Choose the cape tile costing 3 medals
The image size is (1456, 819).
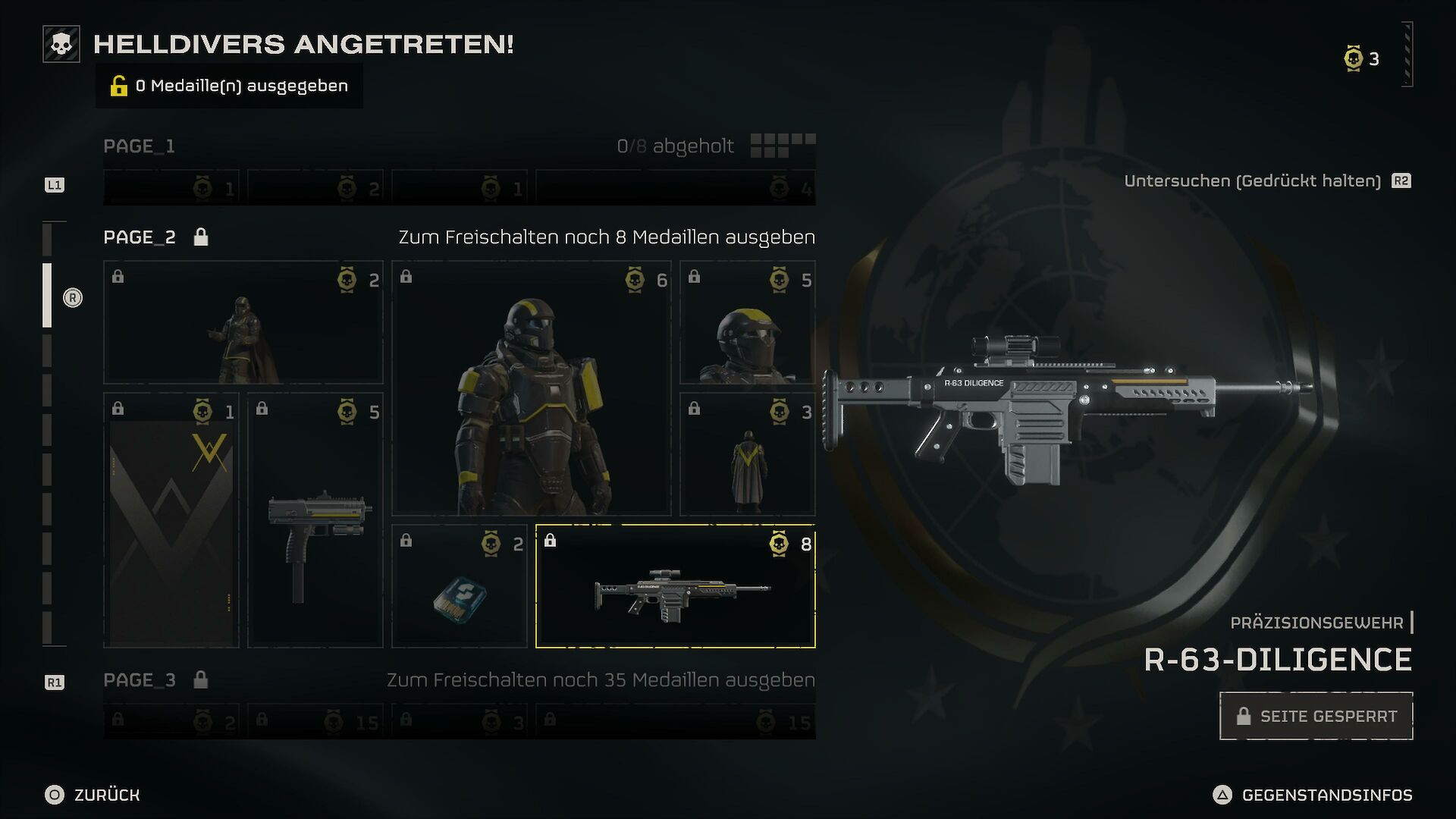point(747,454)
